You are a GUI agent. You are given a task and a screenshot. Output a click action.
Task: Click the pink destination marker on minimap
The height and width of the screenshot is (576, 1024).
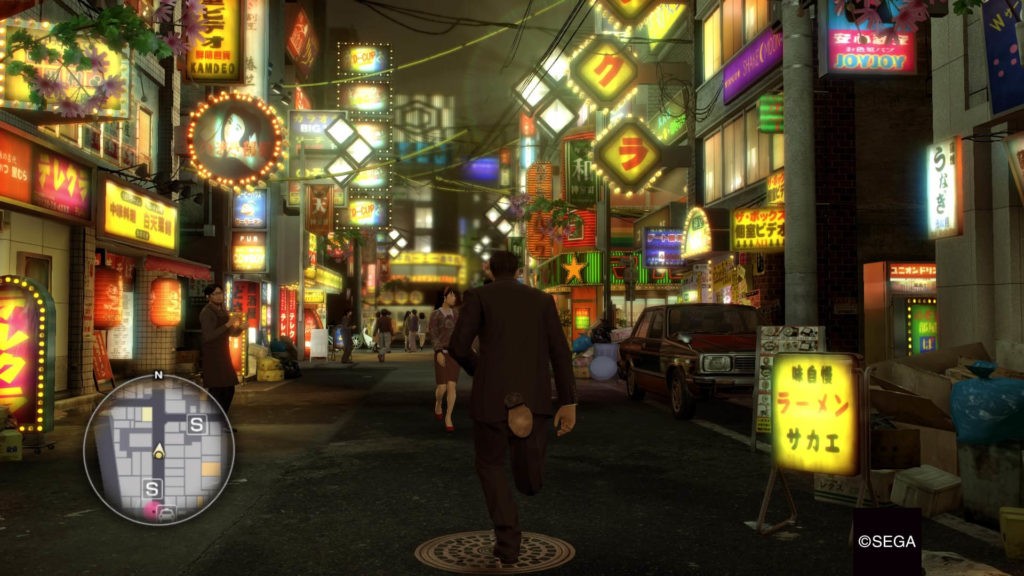(151, 510)
